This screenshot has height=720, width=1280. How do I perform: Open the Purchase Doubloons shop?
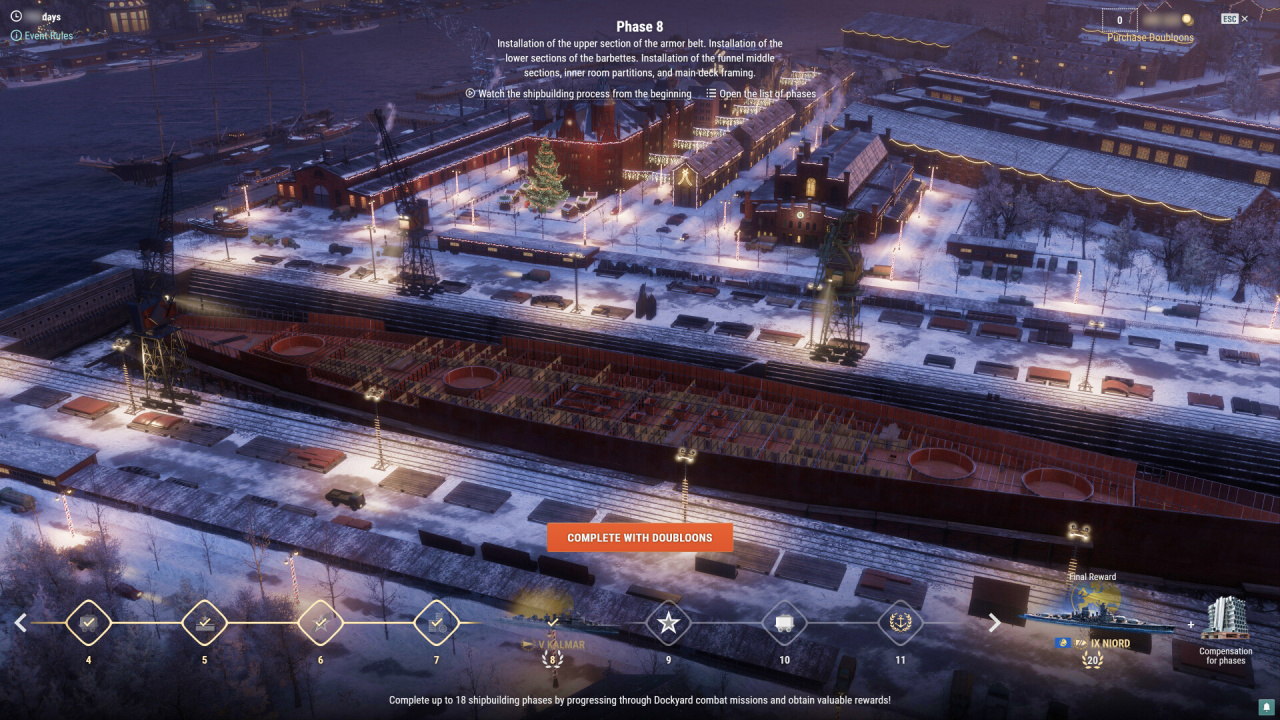click(1136, 38)
